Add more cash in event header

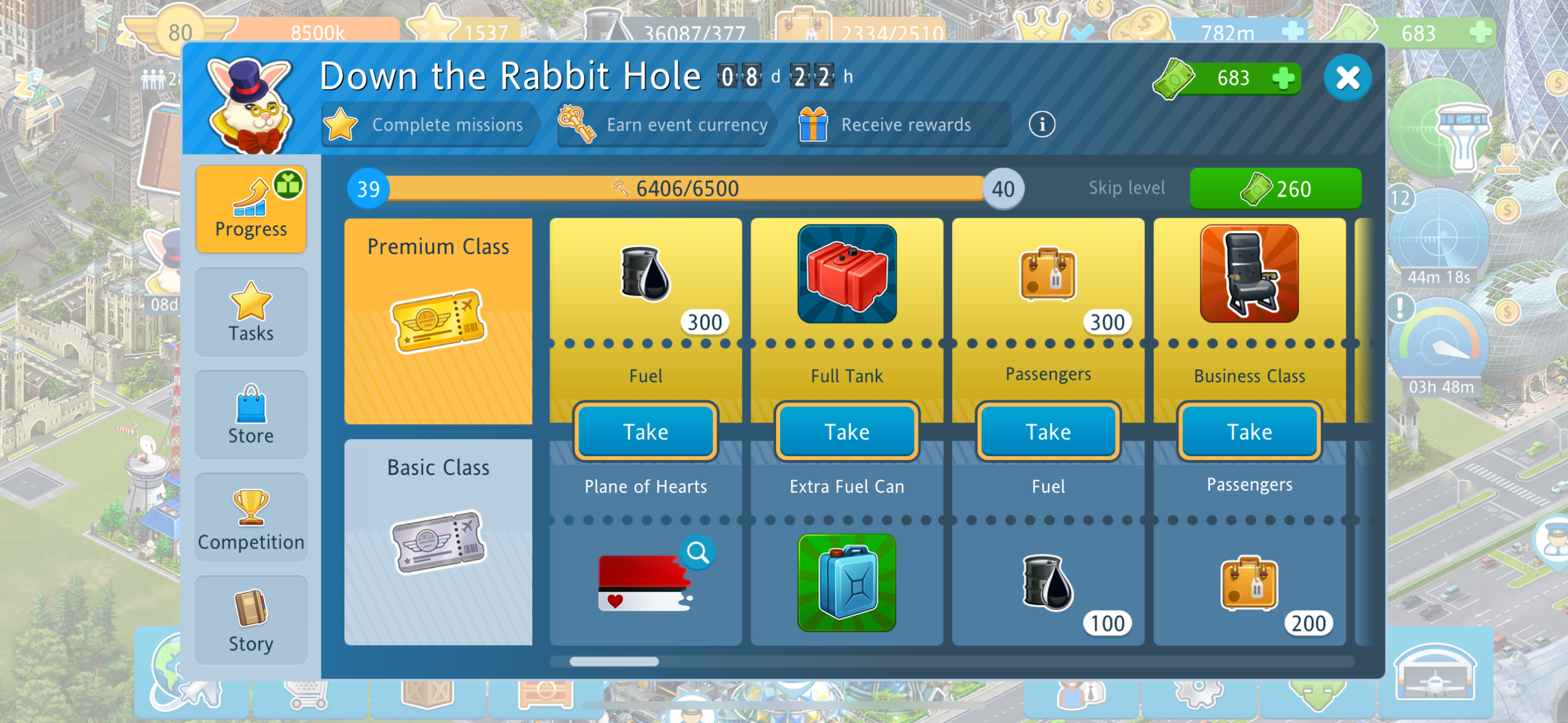point(1284,78)
